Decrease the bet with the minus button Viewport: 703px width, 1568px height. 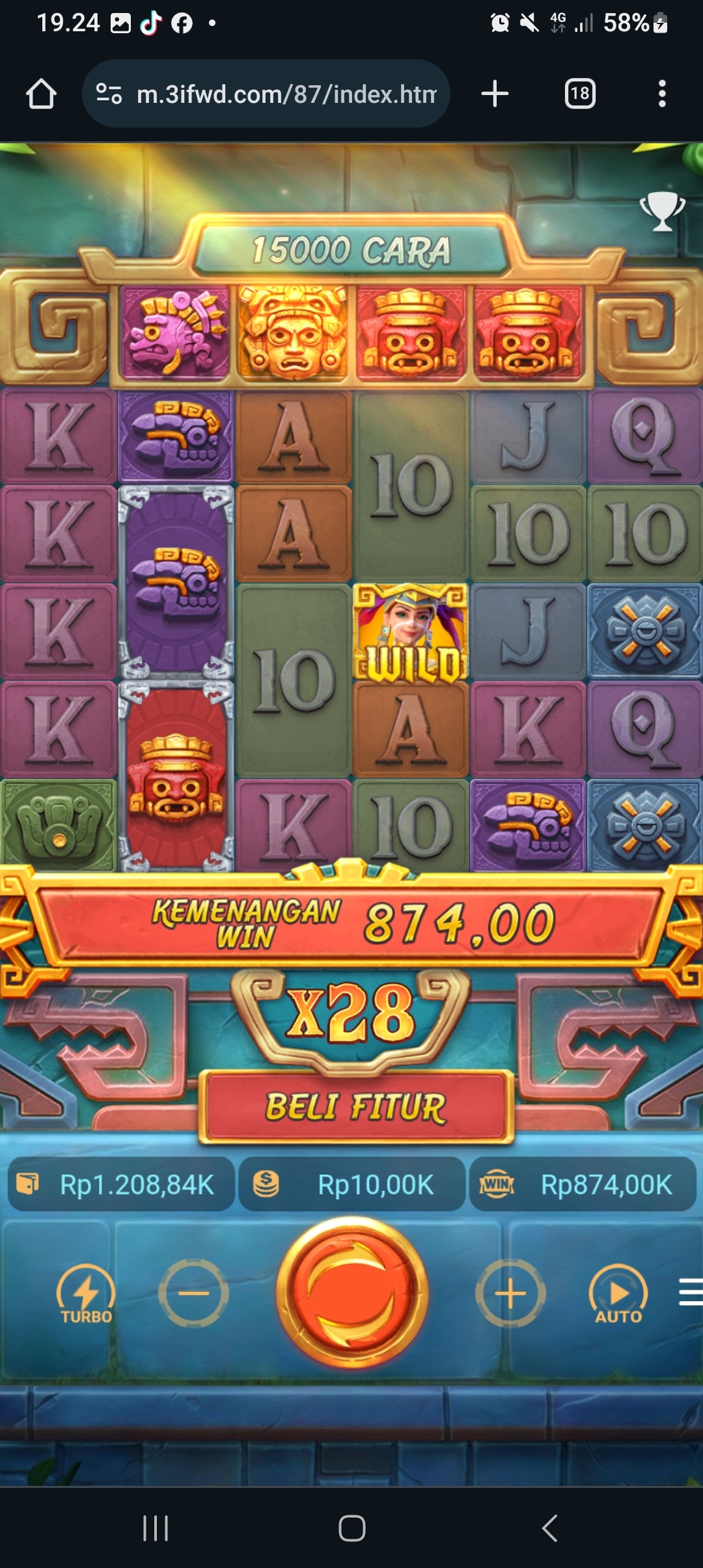click(x=193, y=1293)
